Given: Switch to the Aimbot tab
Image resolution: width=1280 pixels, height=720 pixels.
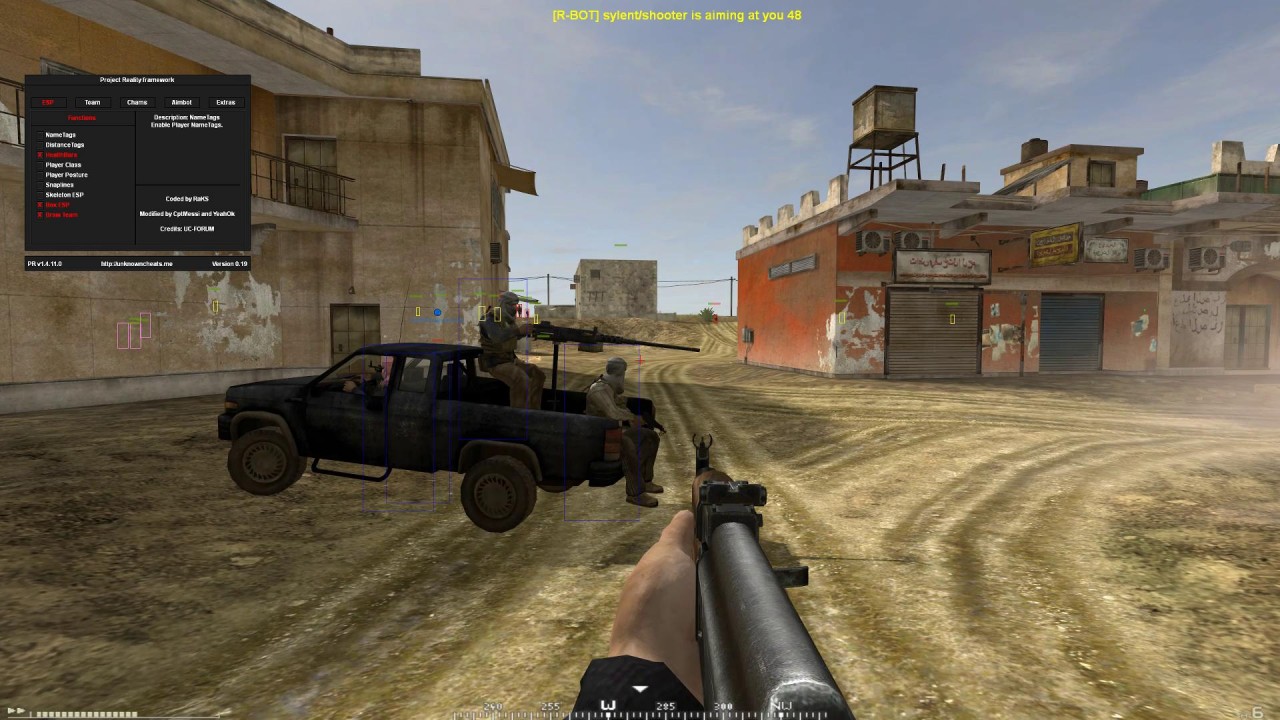Looking at the screenshot, I should (x=181, y=102).
